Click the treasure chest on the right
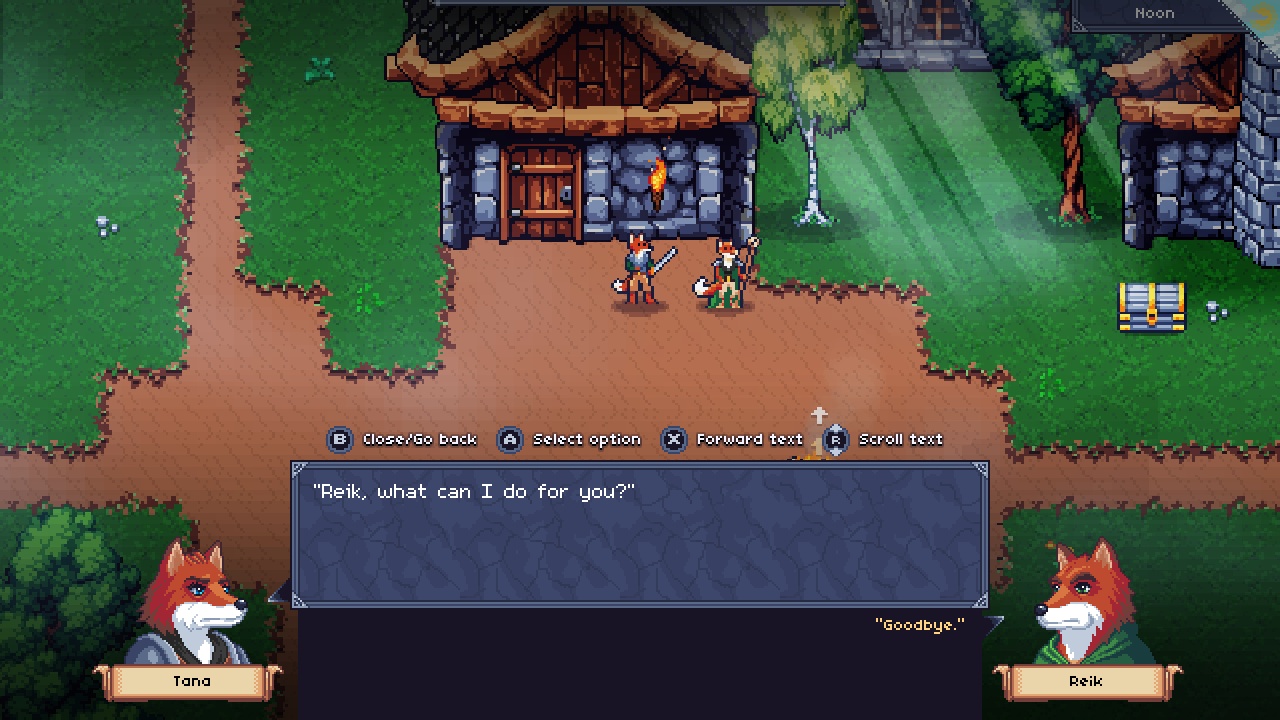1280x720 pixels. (x=1152, y=305)
